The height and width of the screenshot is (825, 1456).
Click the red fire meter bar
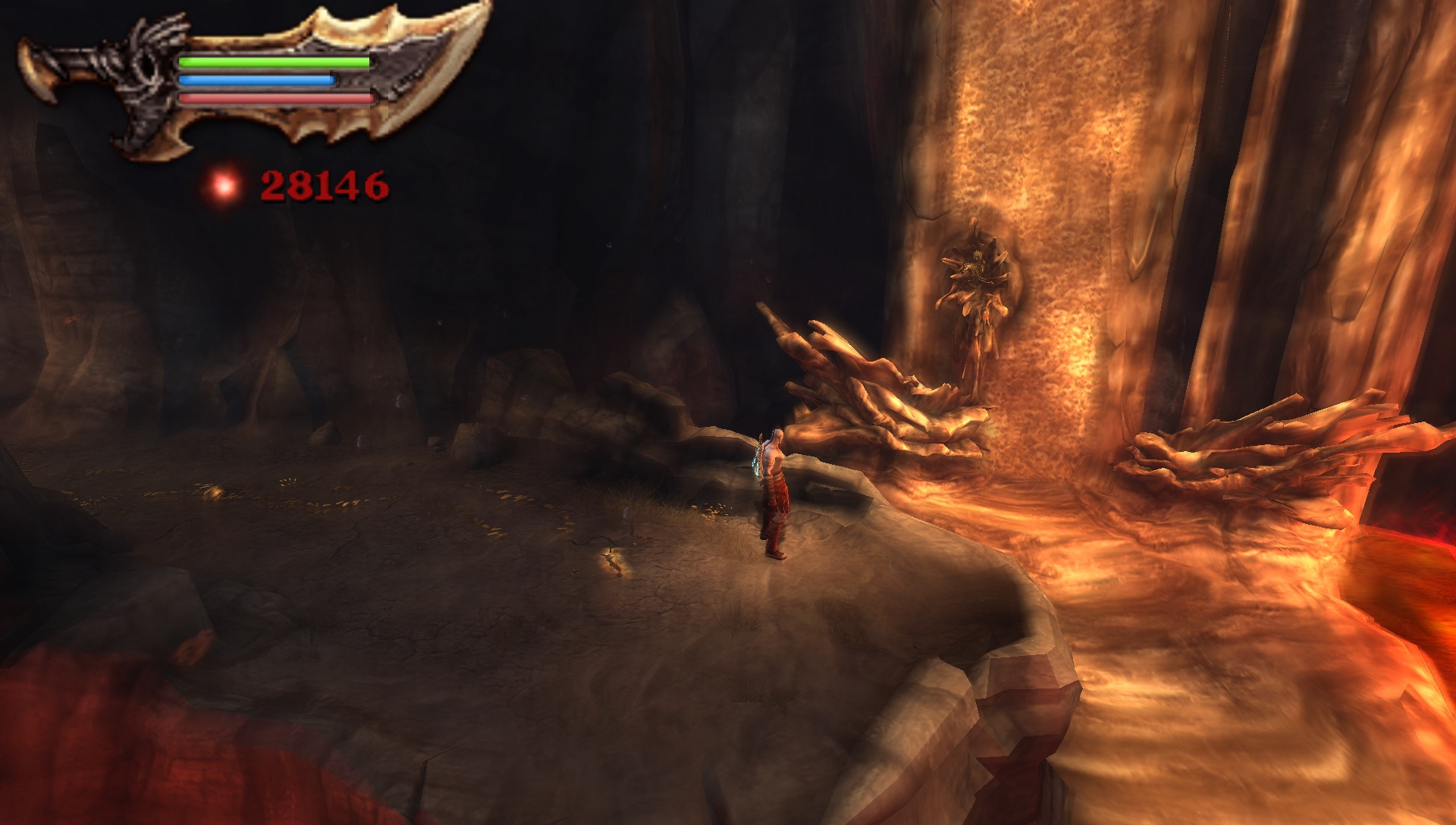[x=273, y=97]
